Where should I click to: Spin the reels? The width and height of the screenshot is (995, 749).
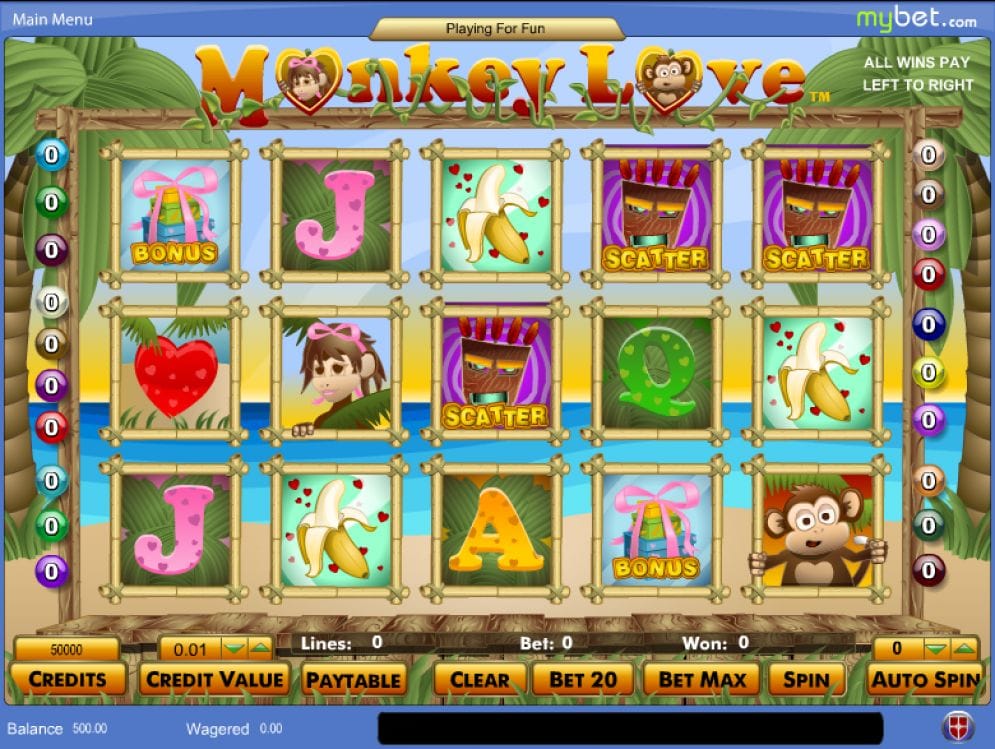[805, 680]
